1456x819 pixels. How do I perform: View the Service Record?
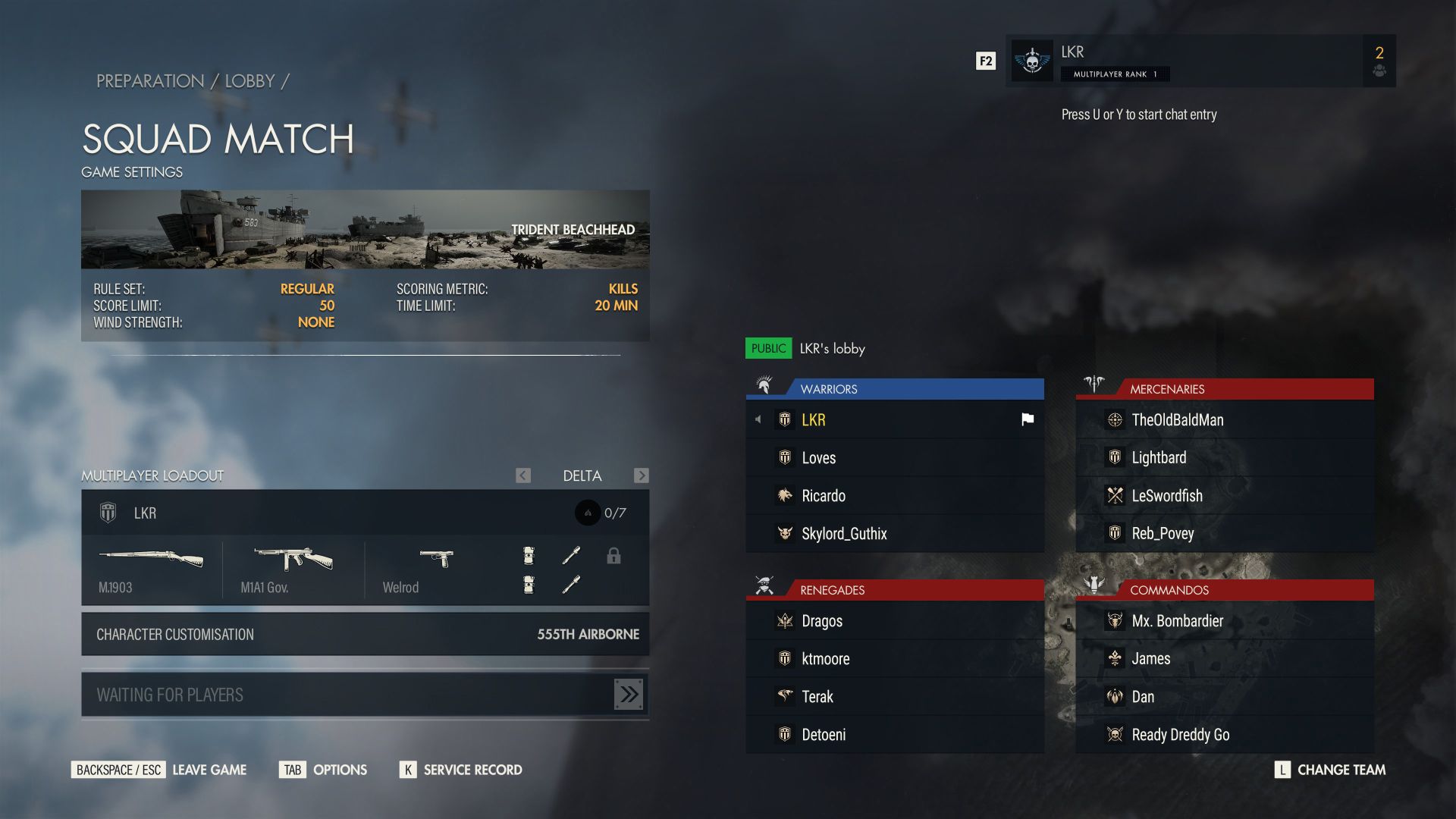(461, 770)
